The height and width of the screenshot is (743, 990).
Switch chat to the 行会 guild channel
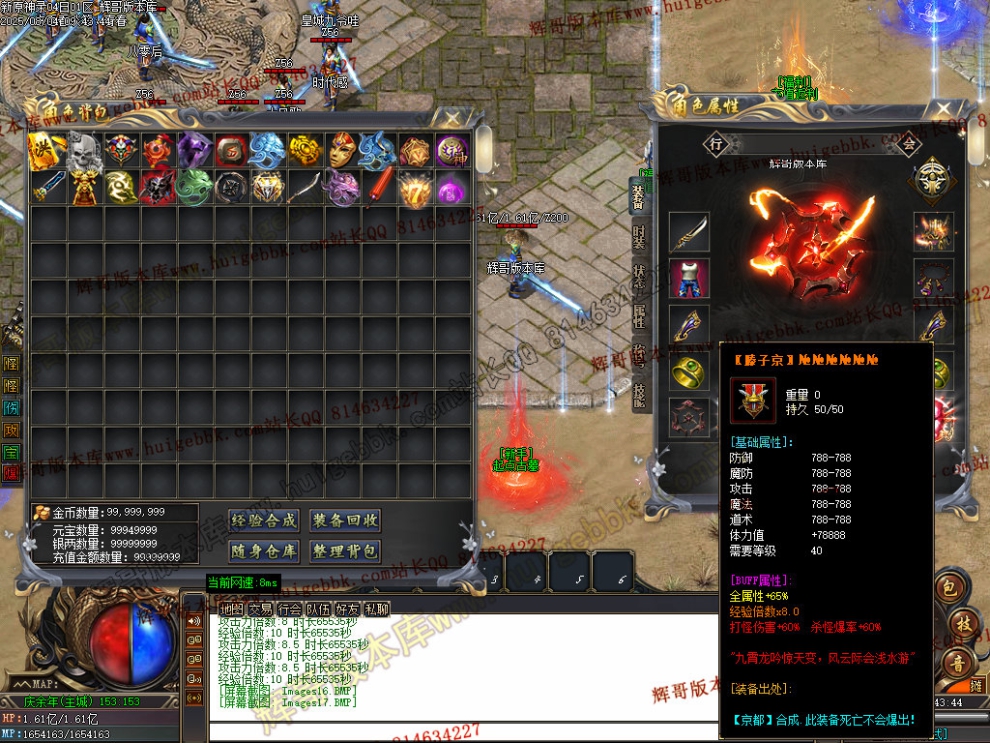tap(290, 608)
